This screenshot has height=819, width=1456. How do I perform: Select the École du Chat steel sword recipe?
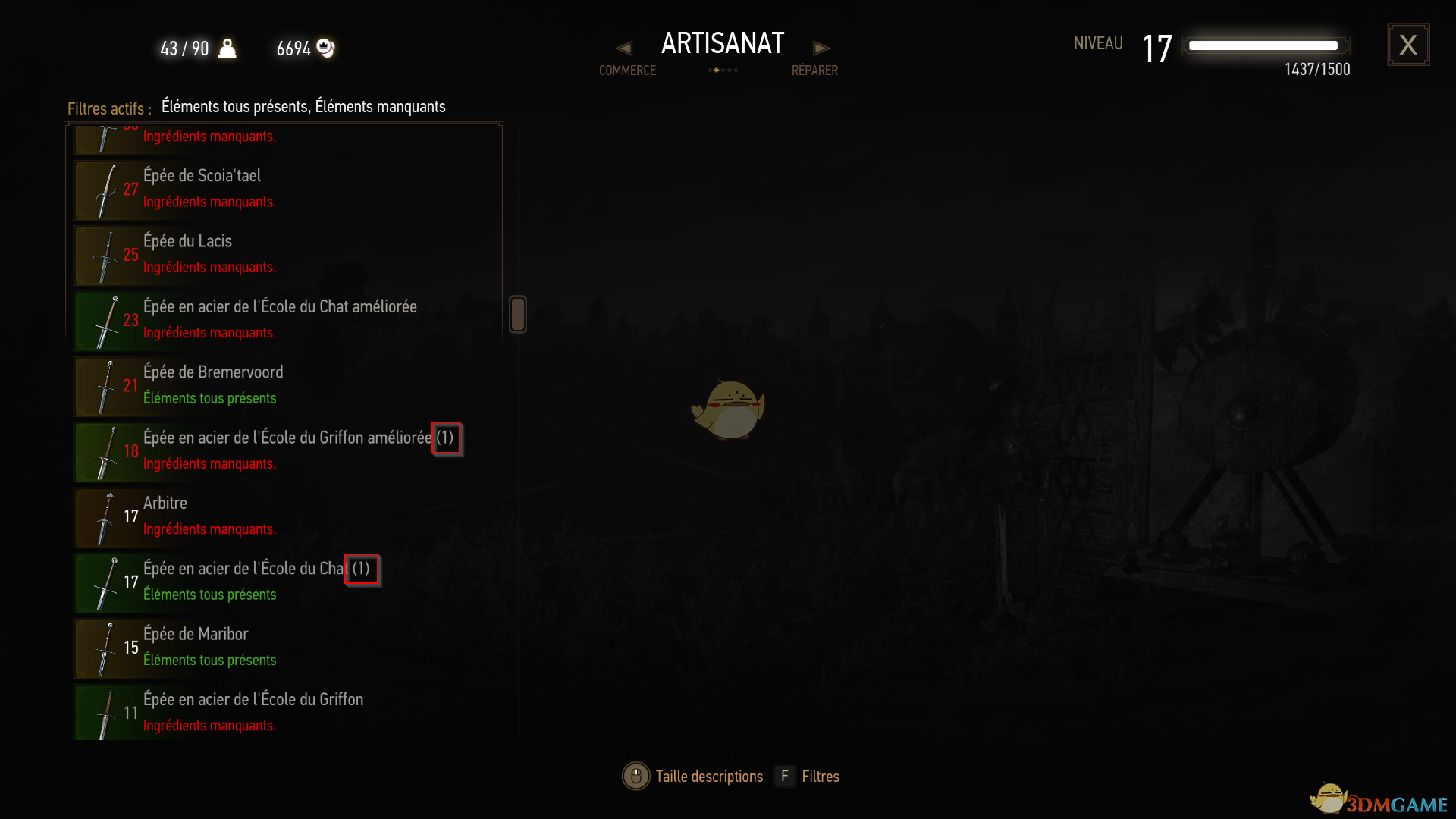point(265,583)
